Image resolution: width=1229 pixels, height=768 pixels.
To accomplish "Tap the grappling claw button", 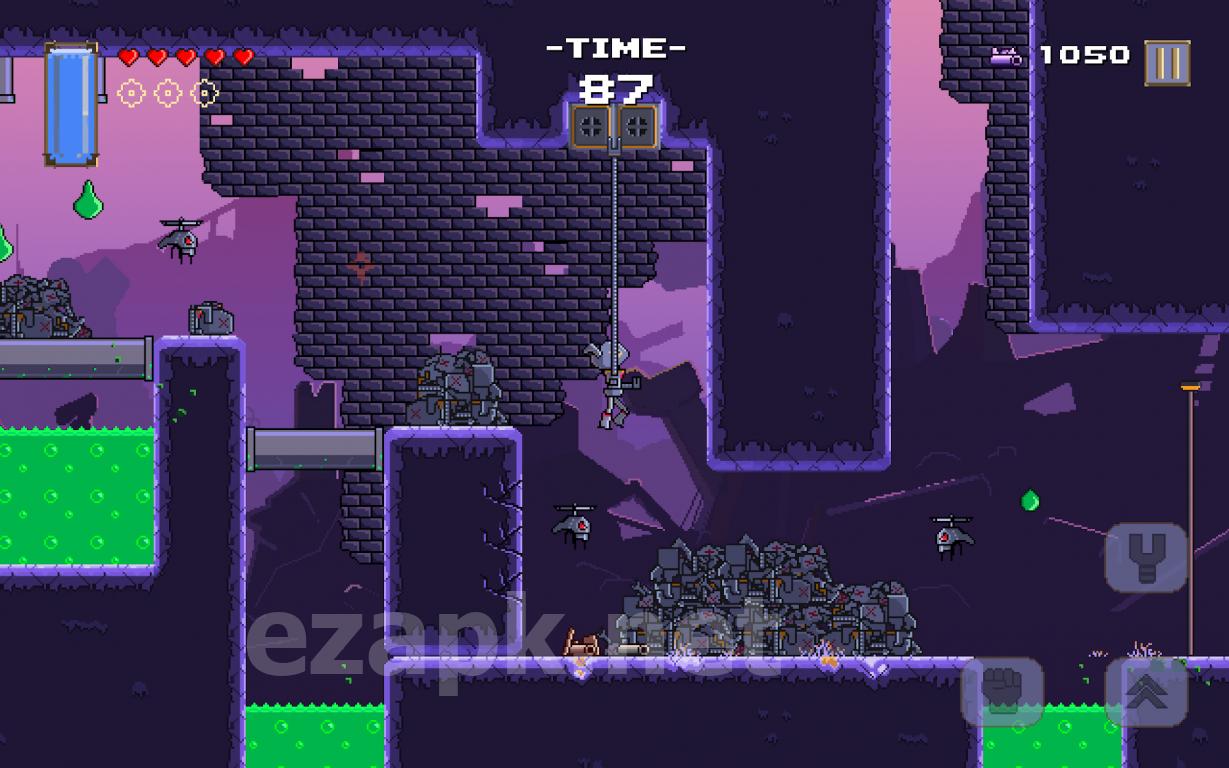I will click(1146, 557).
